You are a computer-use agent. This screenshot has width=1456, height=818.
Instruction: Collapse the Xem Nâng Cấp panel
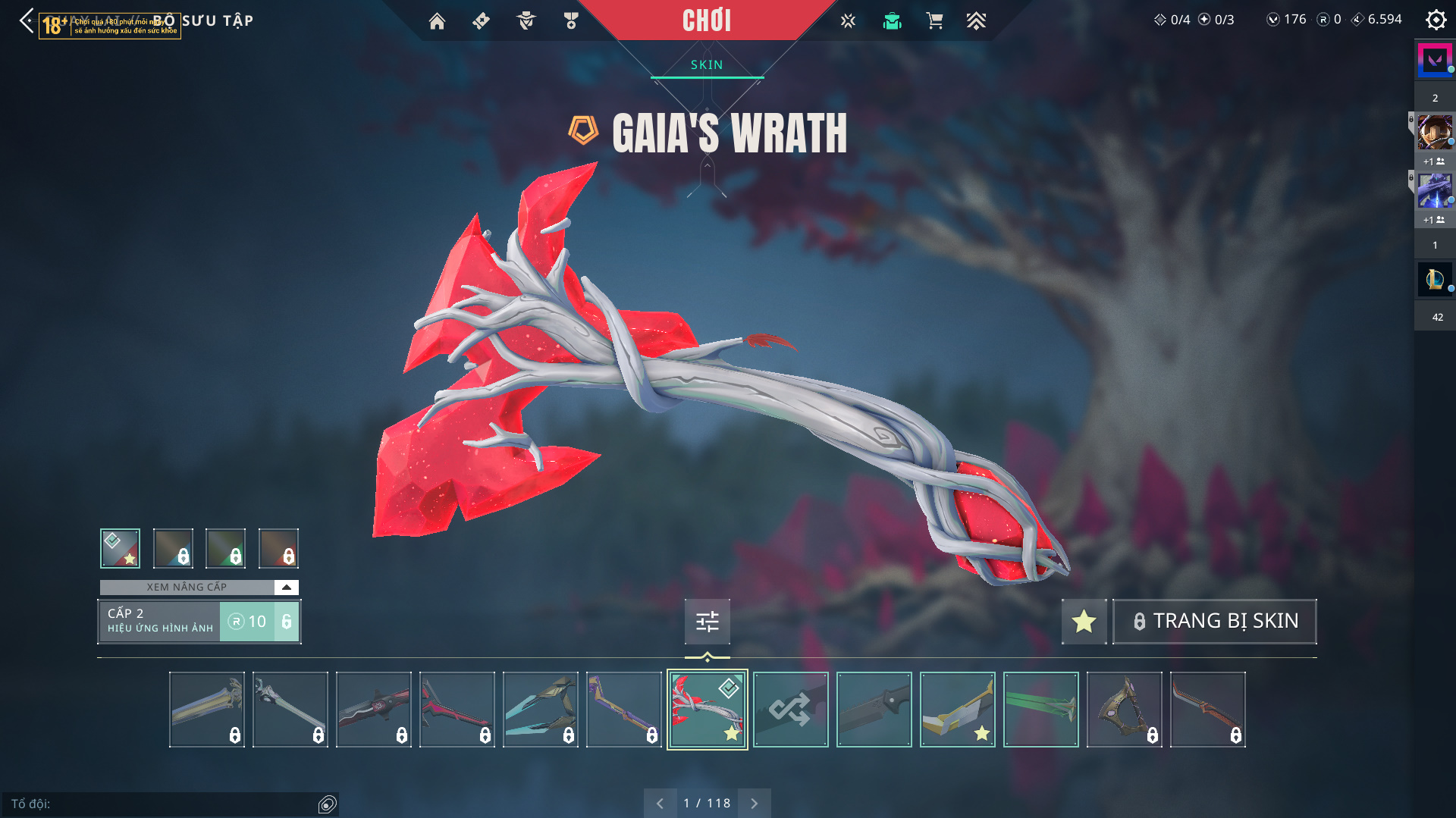(x=286, y=588)
